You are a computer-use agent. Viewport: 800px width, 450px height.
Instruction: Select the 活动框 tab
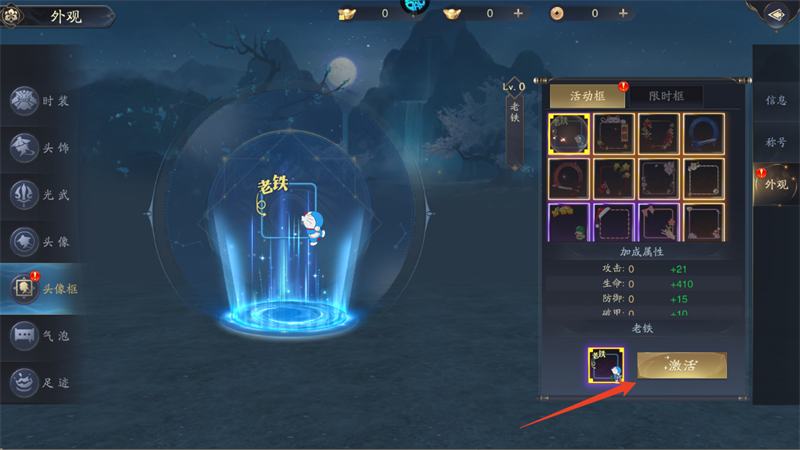pos(587,96)
